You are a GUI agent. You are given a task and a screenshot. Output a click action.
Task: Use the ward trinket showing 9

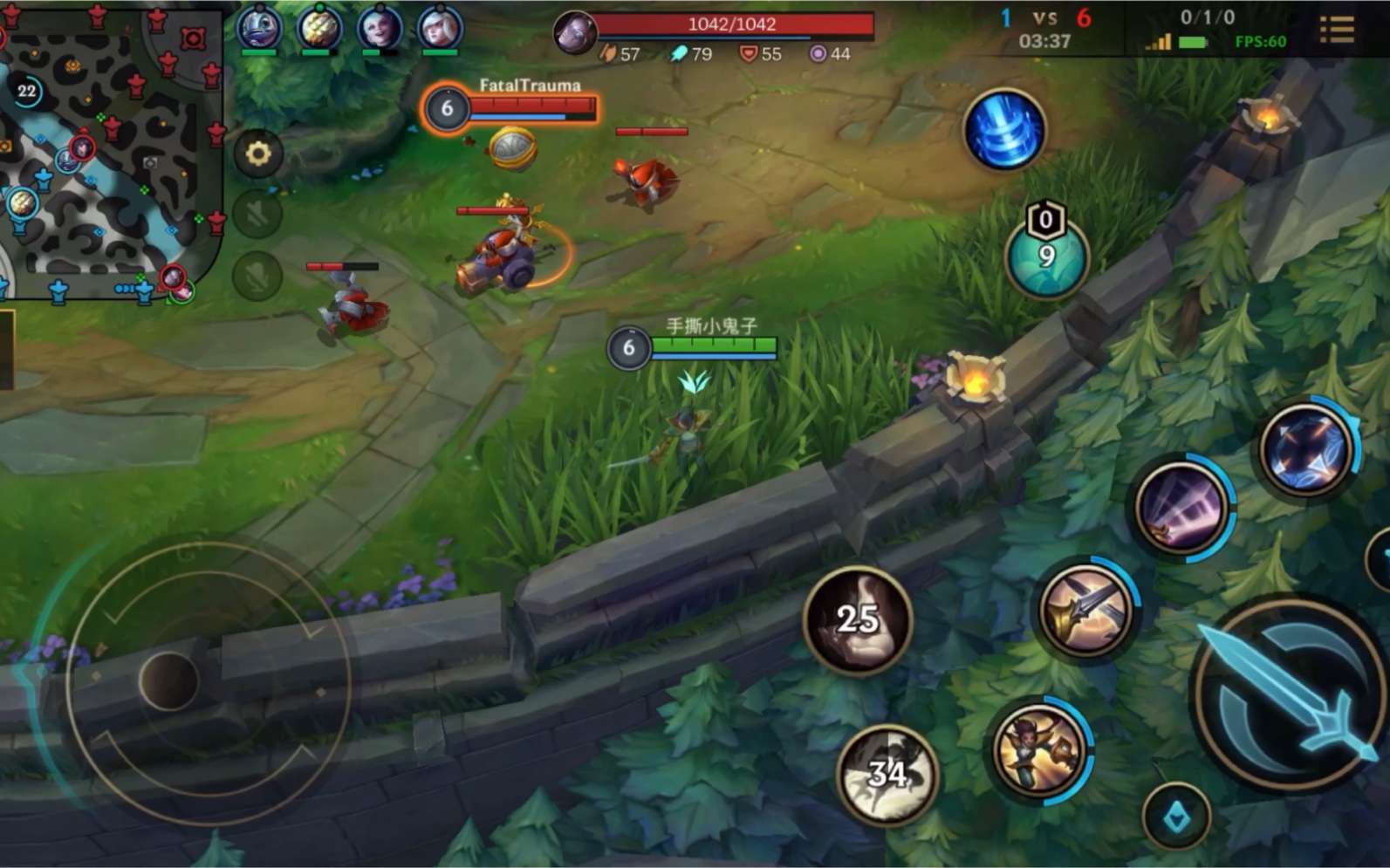pyautogui.click(x=1046, y=256)
